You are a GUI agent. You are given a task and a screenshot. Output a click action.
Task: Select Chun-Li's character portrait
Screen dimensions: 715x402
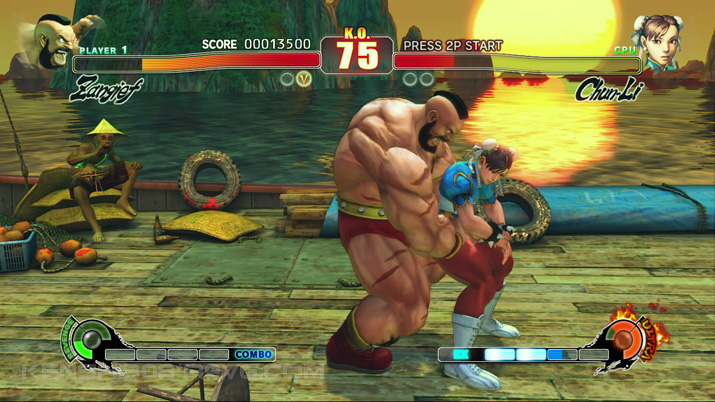(660, 42)
